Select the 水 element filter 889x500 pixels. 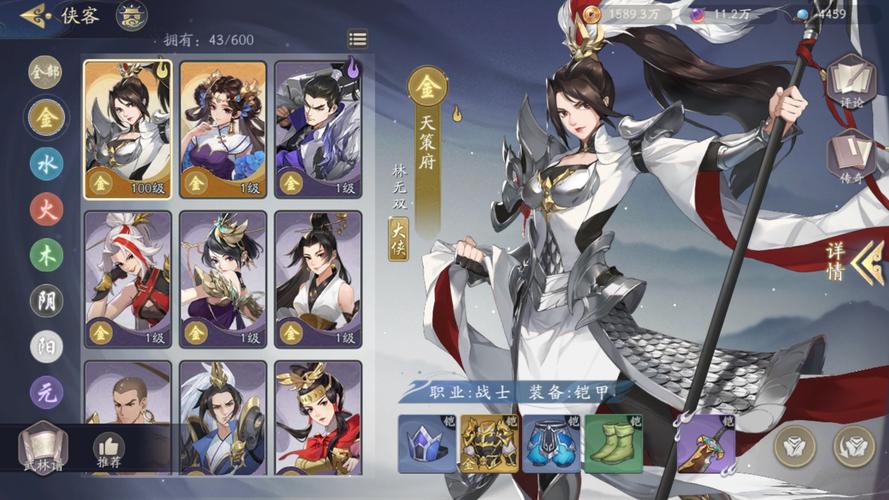pos(46,163)
